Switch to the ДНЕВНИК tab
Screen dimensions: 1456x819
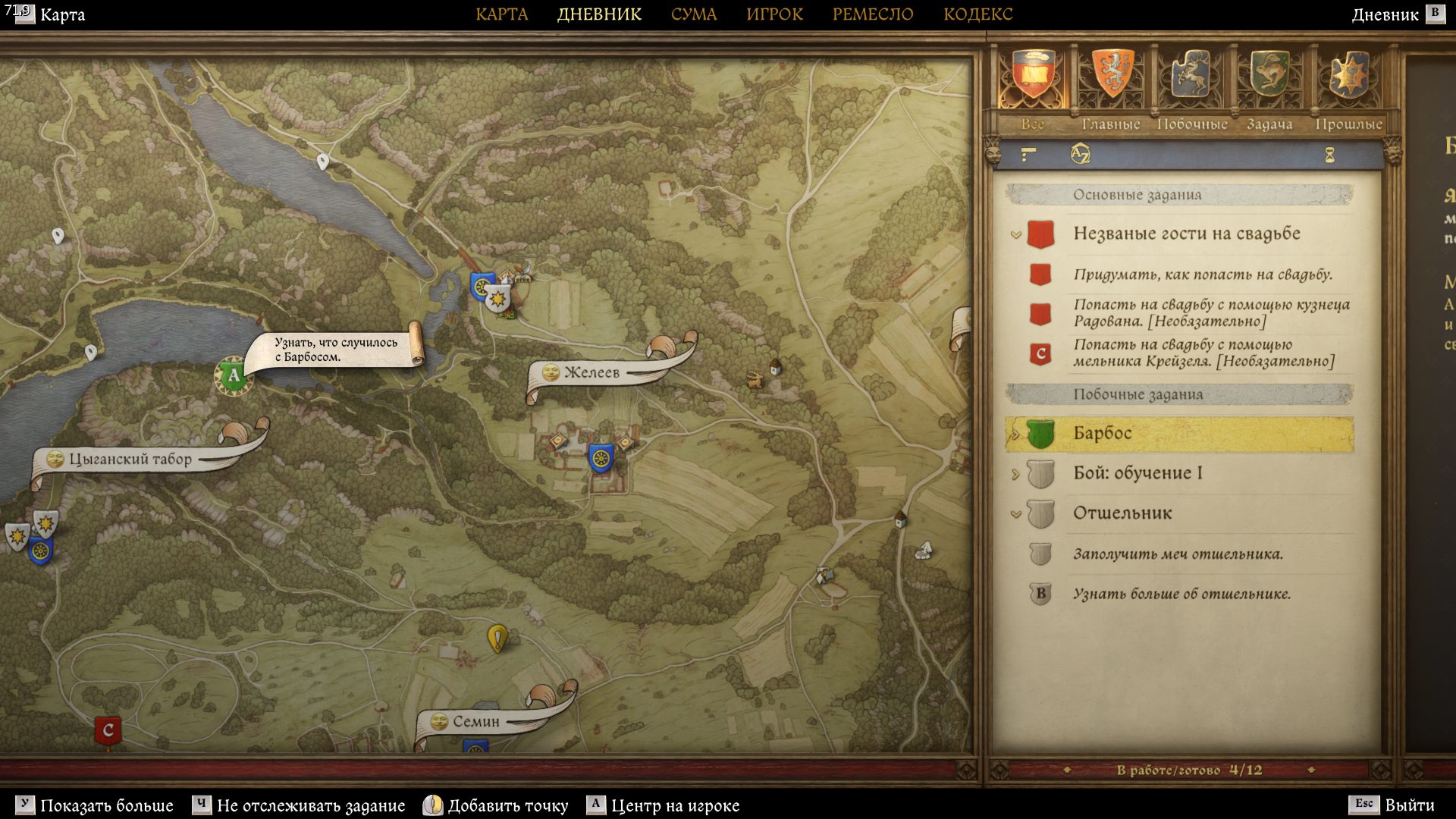pos(599,14)
